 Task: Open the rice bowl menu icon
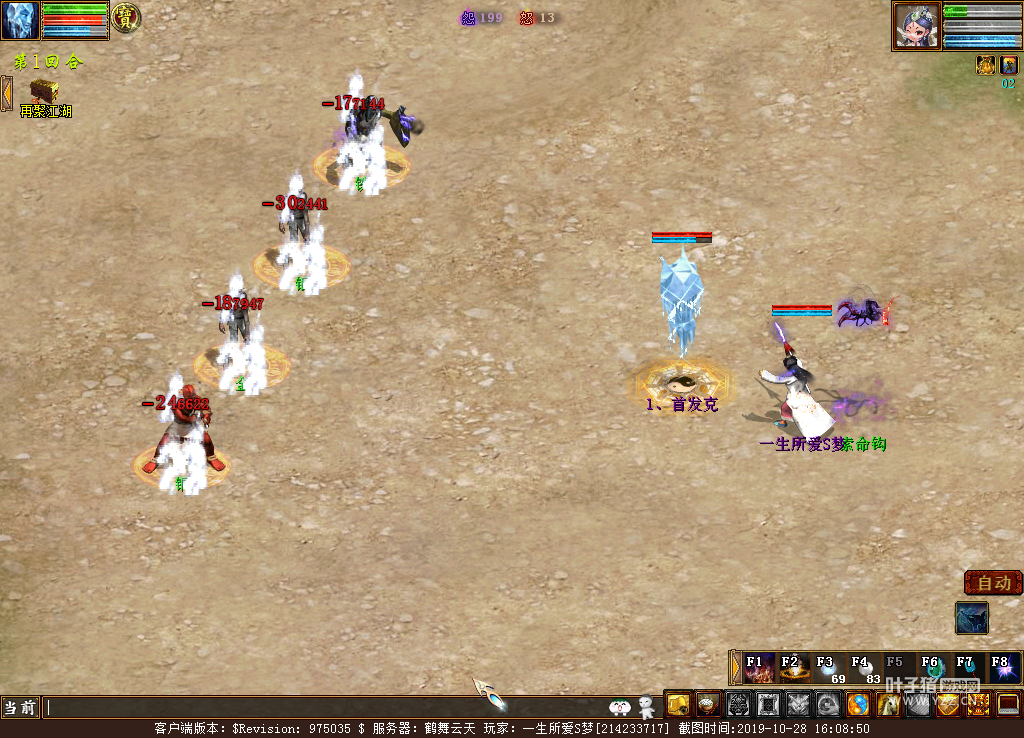tap(709, 705)
